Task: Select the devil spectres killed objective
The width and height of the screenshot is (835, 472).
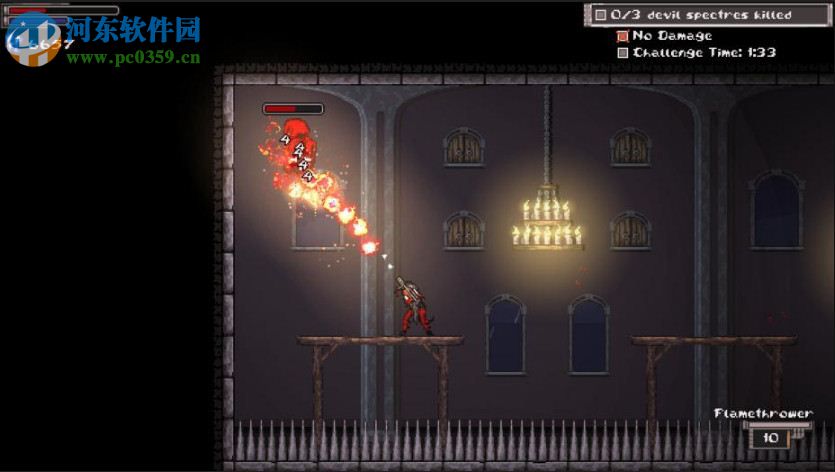Action: click(x=700, y=15)
